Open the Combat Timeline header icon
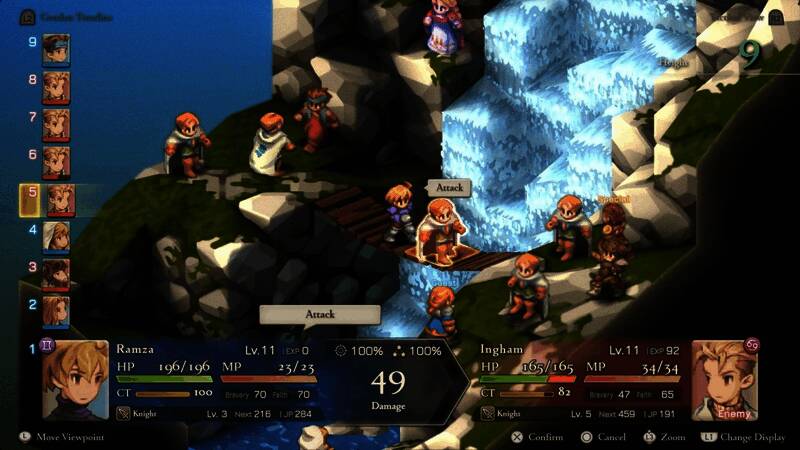Screen dimensions: 800x450 click(27, 16)
